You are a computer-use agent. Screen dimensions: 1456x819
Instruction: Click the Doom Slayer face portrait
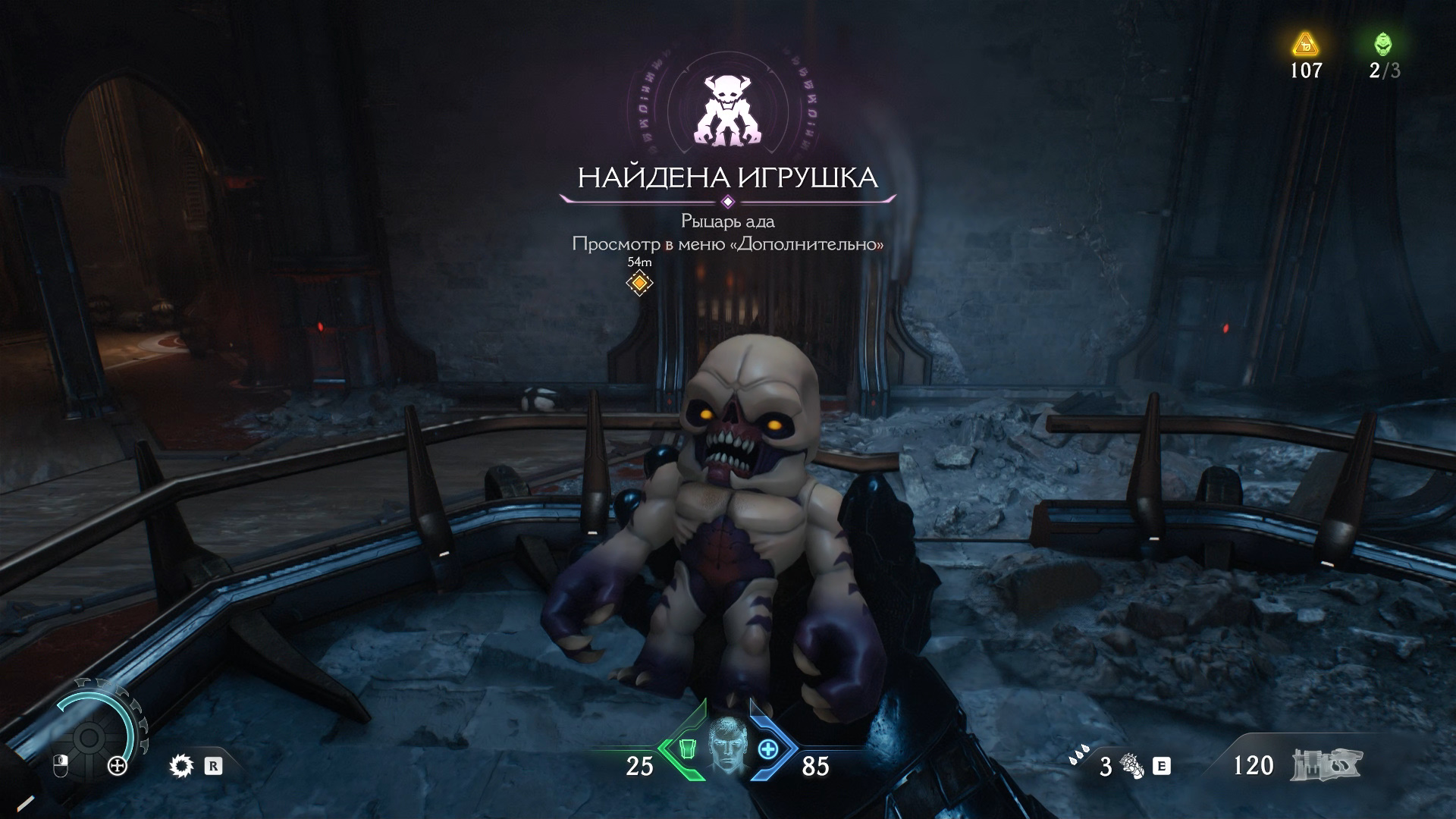727,748
